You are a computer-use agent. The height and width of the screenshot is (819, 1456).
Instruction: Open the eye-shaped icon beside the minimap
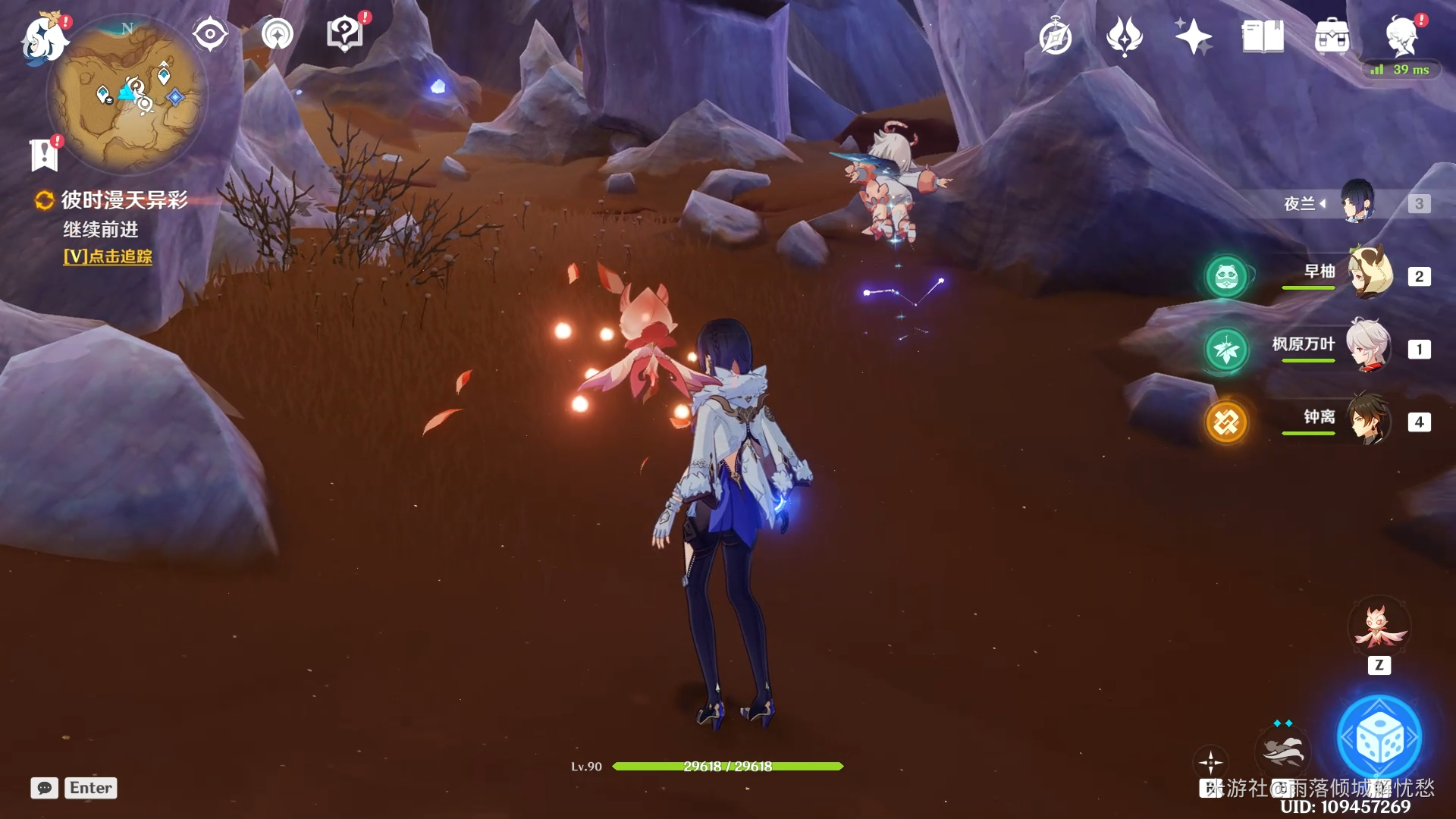pyautogui.click(x=209, y=34)
